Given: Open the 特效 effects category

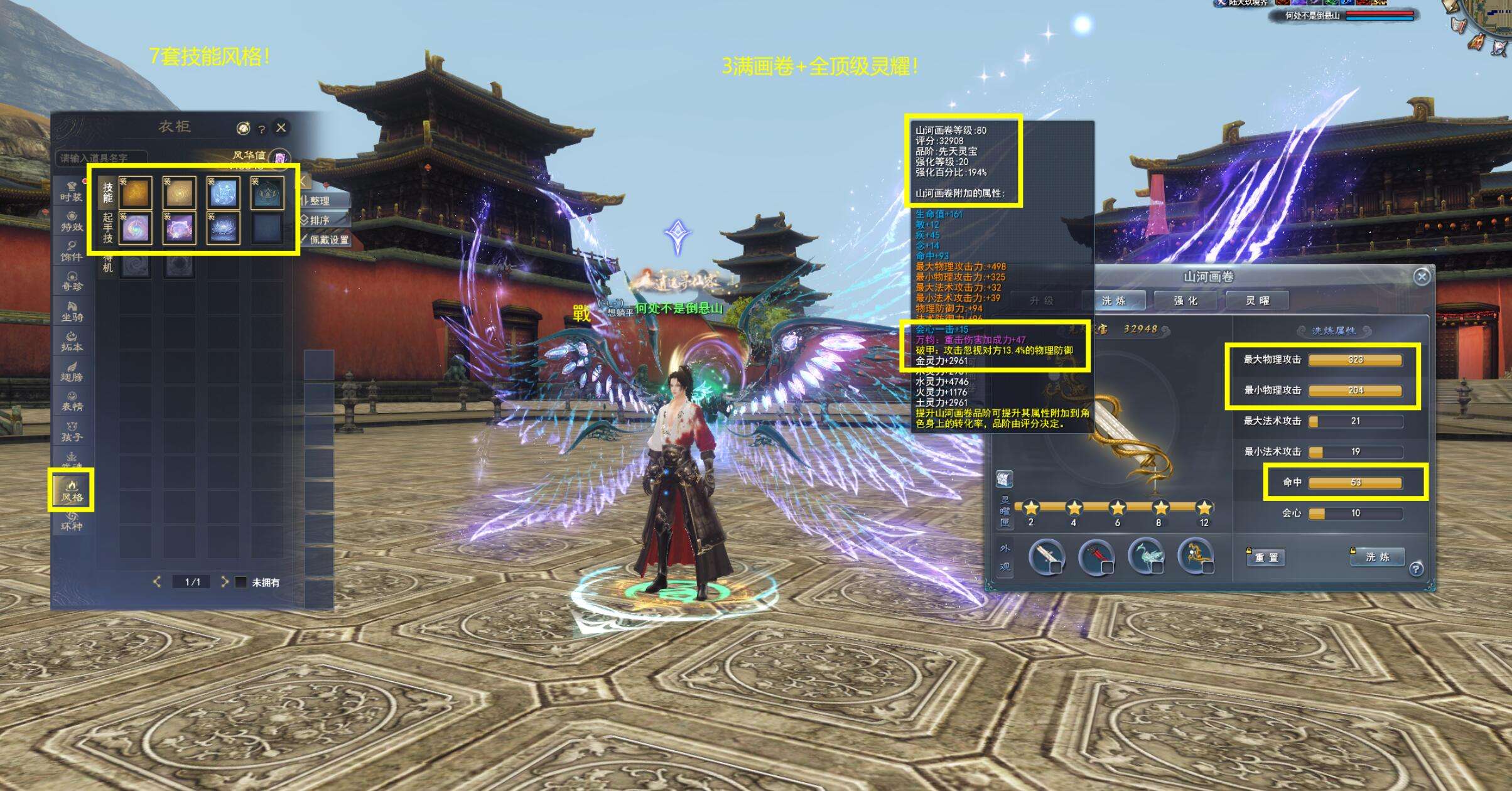Looking at the screenshot, I should [72, 222].
